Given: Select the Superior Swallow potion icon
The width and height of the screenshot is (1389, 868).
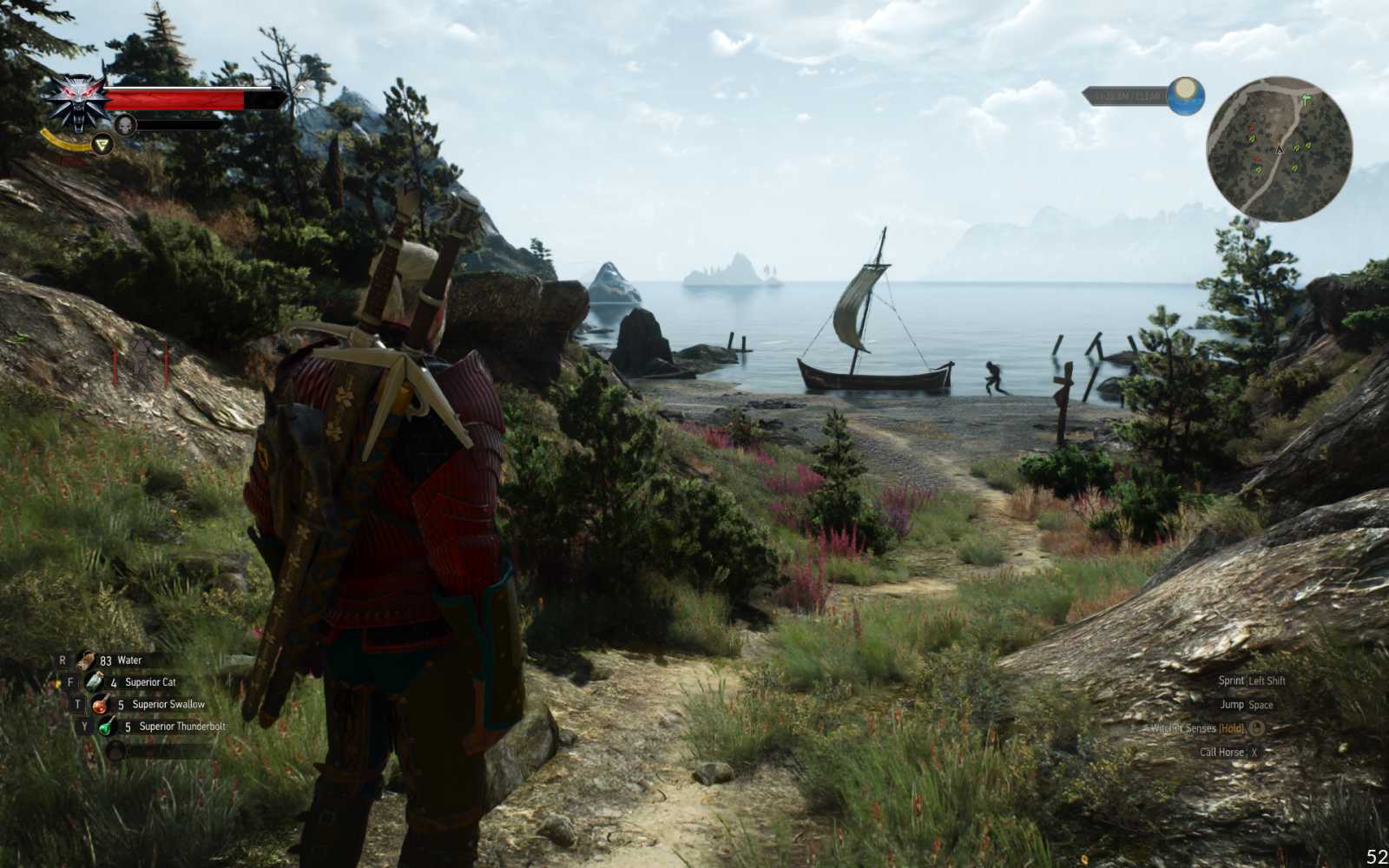Looking at the screenshot, I should (x=100, y=706).
